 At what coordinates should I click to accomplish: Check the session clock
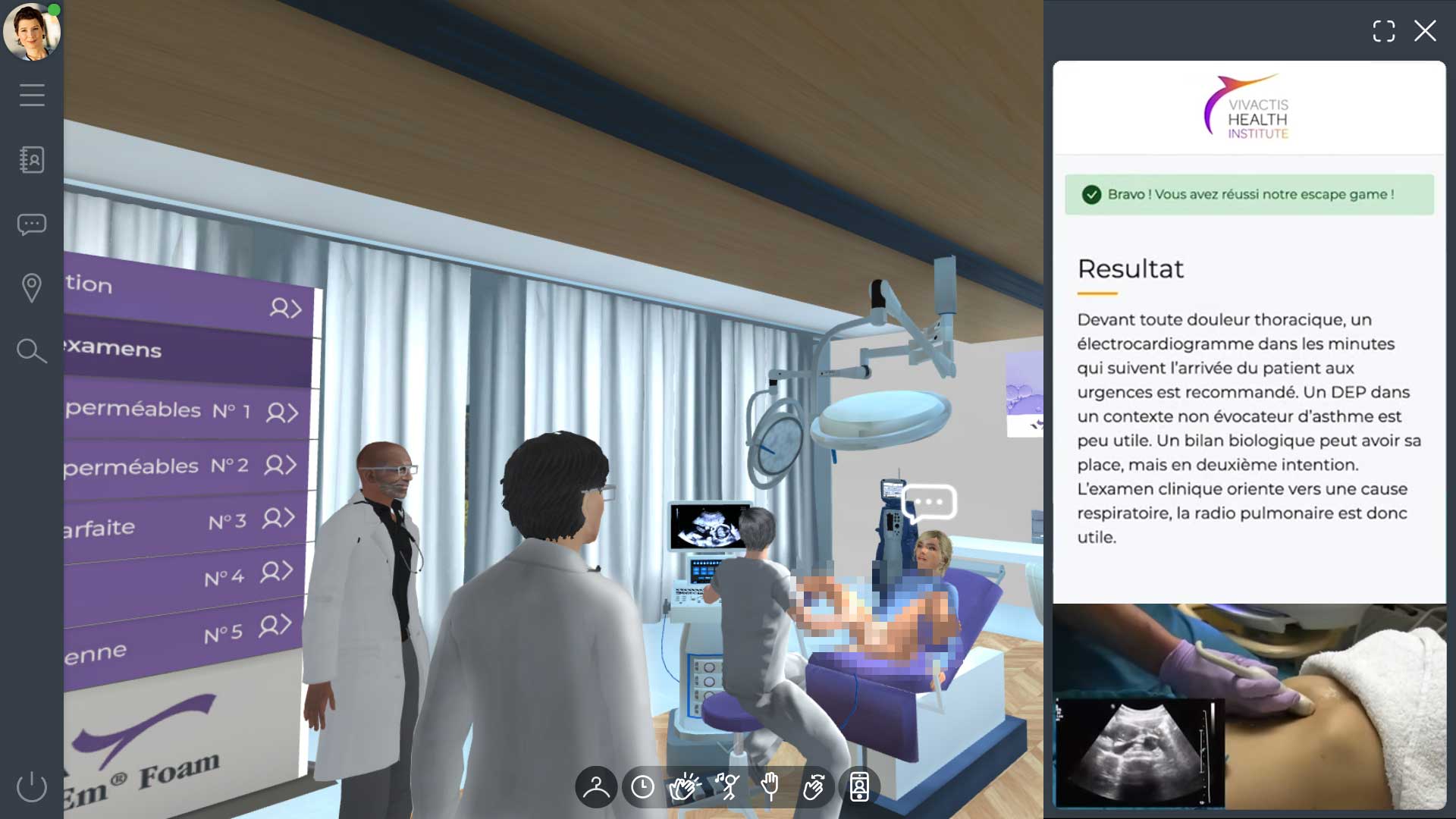pos(642,787)
